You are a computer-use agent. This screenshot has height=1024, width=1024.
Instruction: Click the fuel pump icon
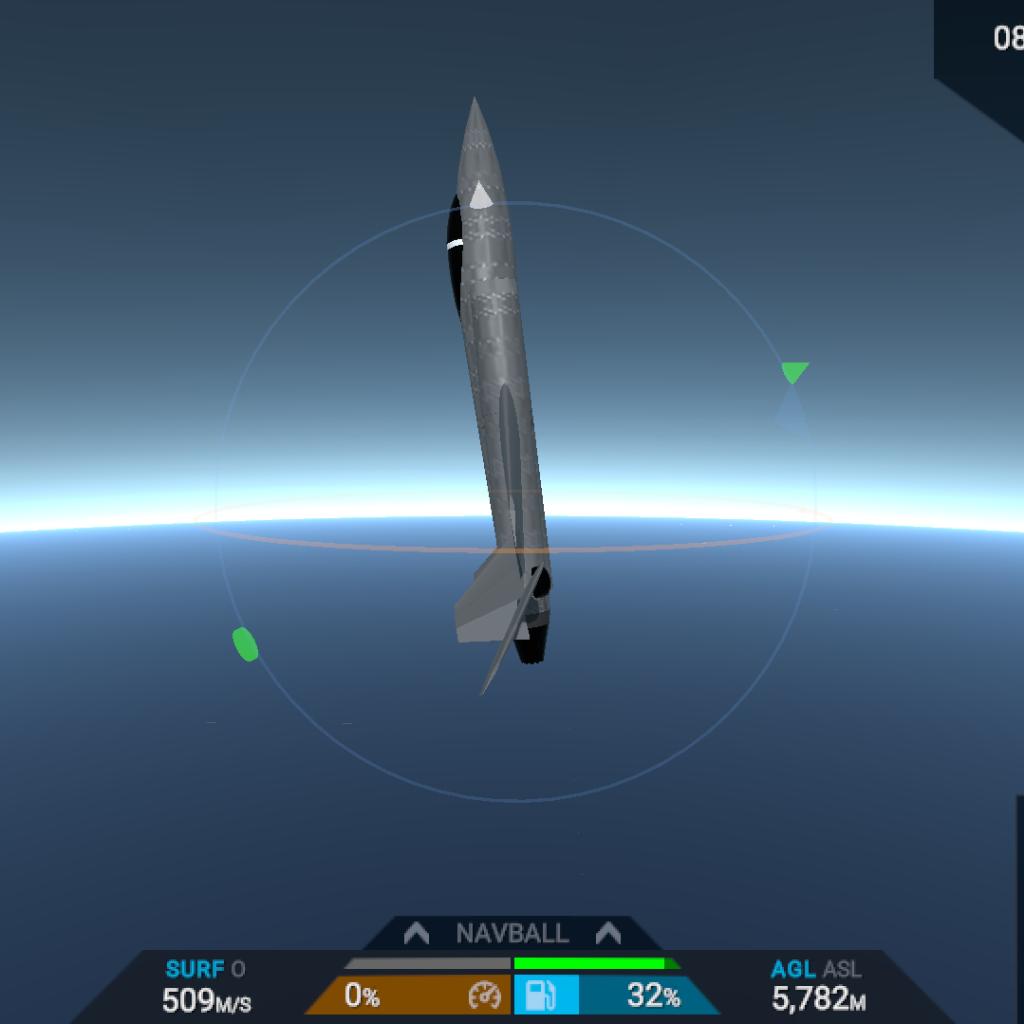coord(537,996)
